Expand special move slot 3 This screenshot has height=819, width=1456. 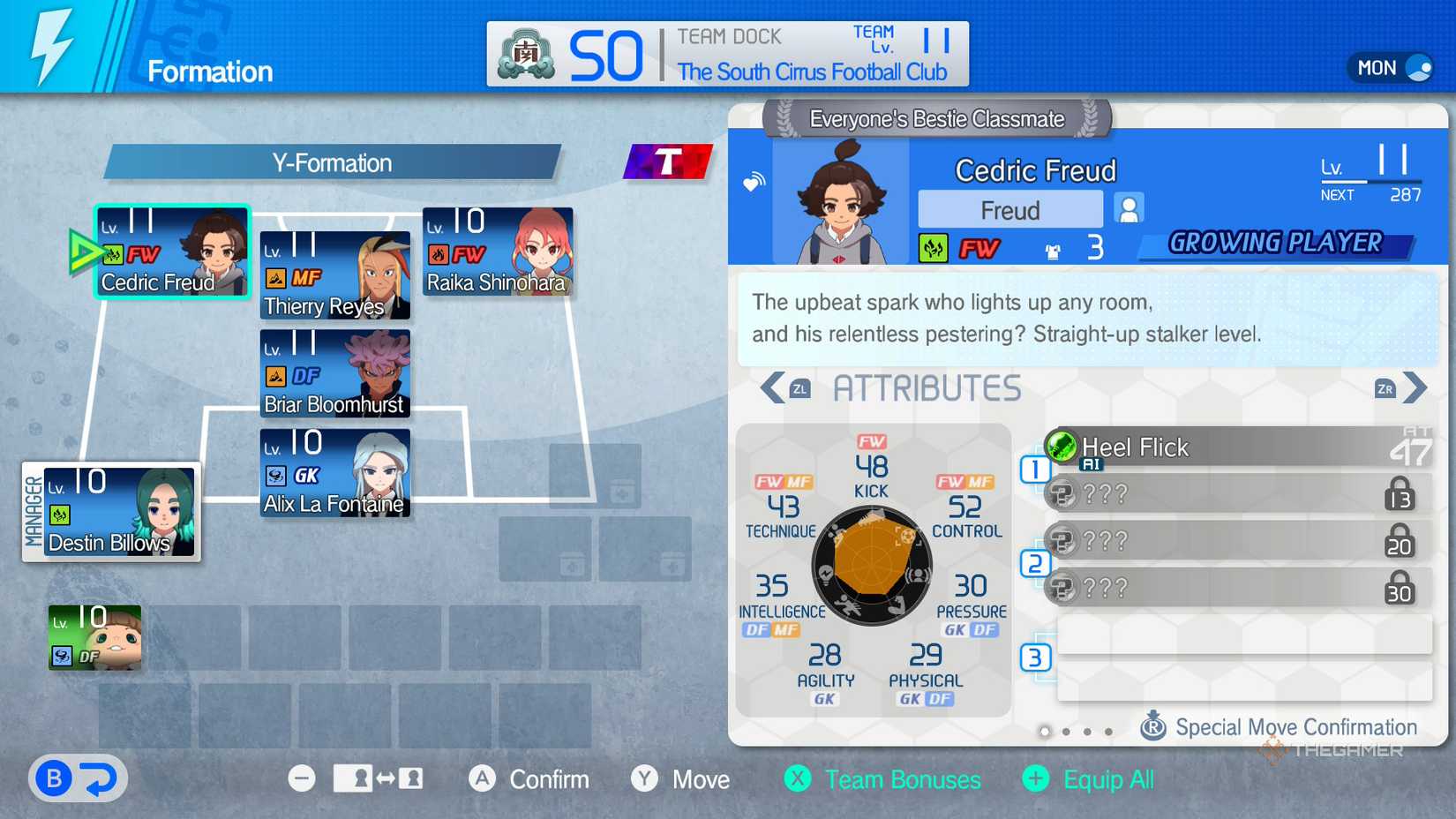point(1035,657)
